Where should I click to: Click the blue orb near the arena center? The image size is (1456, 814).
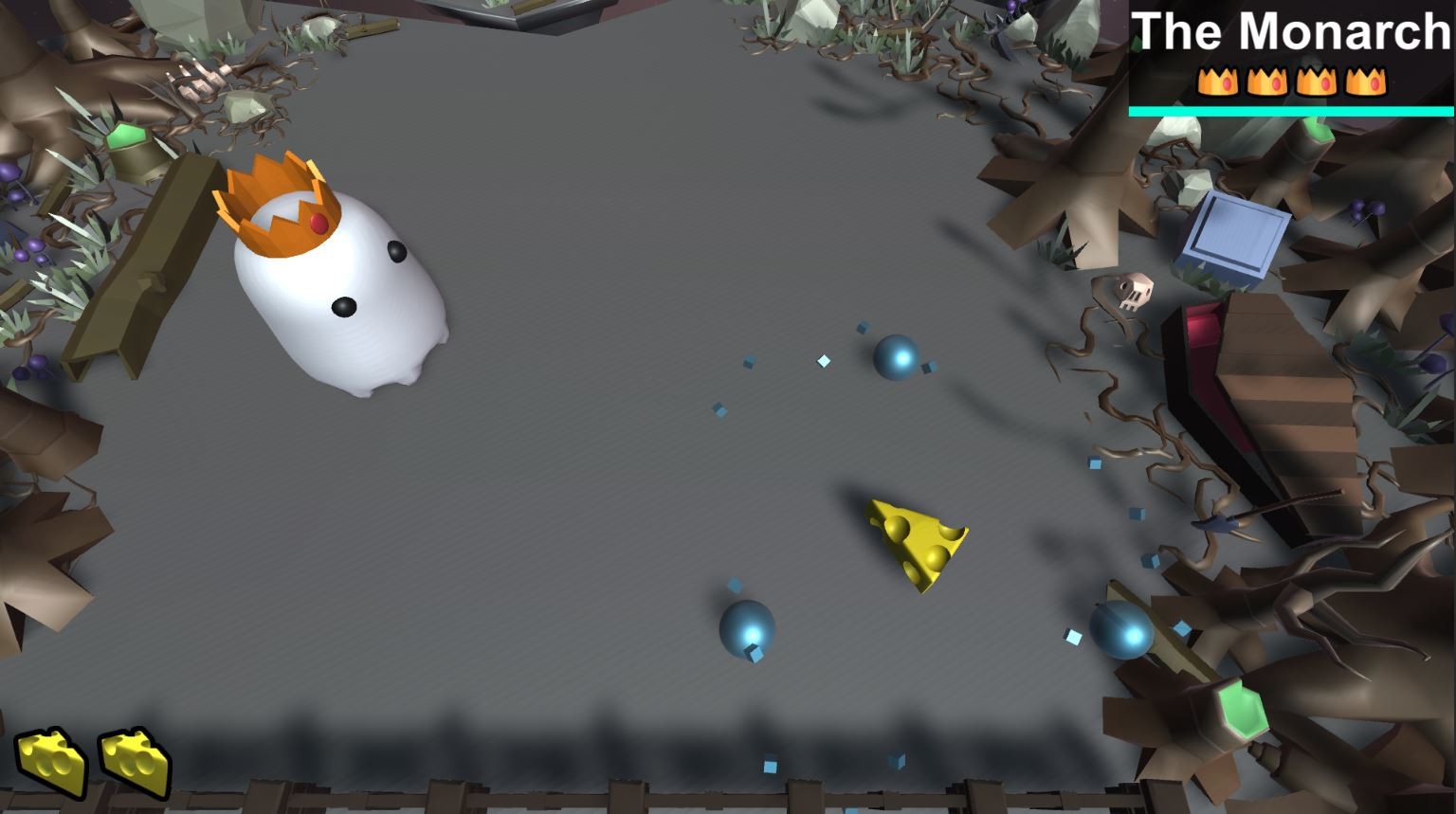click(x=894, y=358)
